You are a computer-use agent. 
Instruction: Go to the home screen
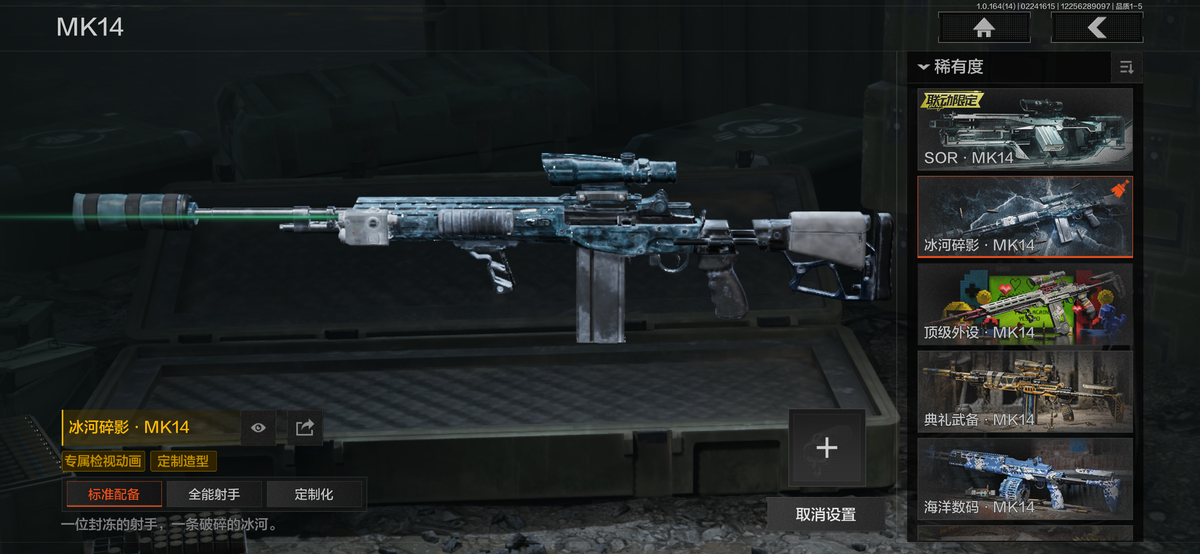pos(984,28)
